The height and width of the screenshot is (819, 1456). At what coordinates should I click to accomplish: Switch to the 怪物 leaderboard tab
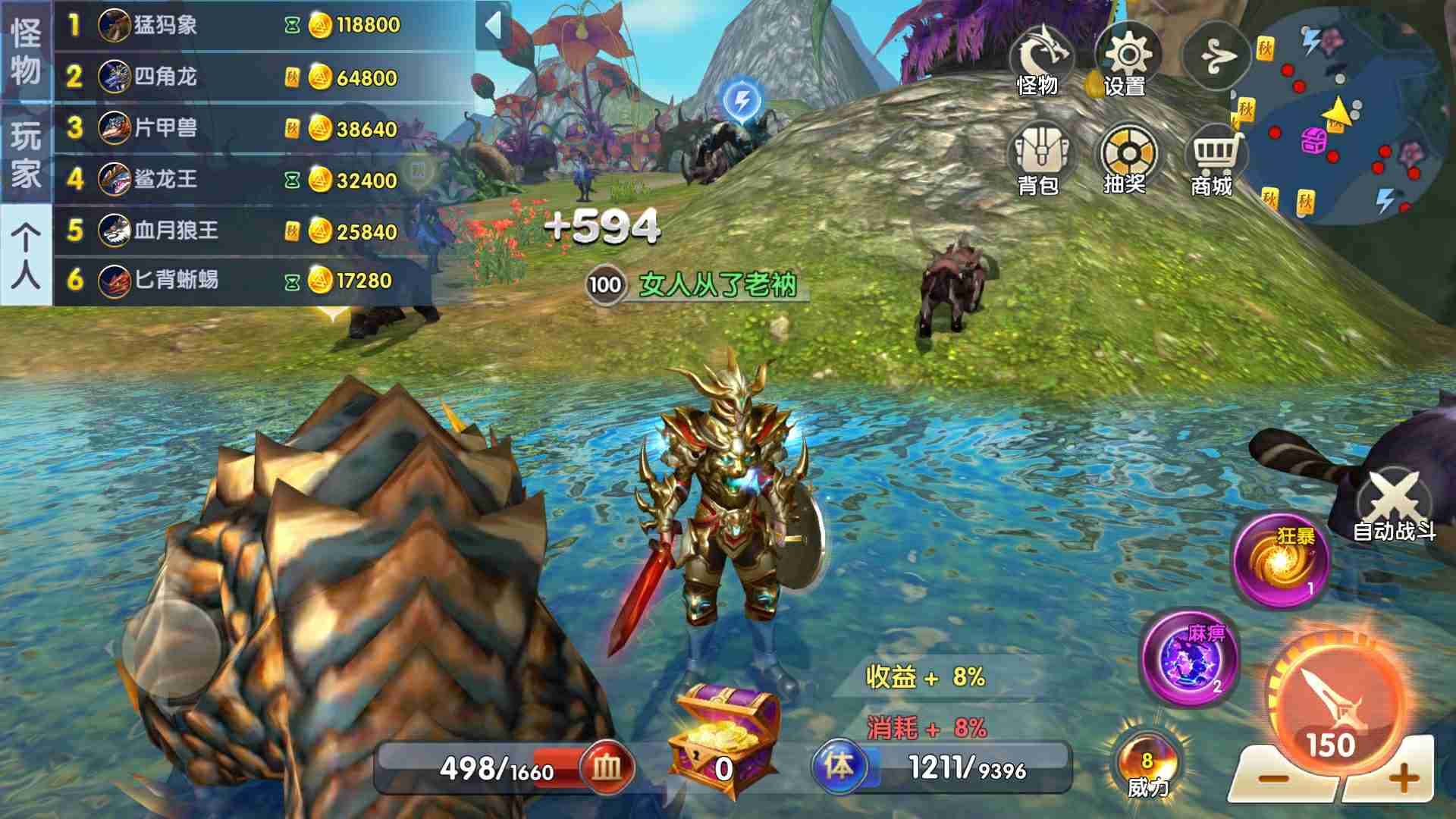(x=26, y=52)
